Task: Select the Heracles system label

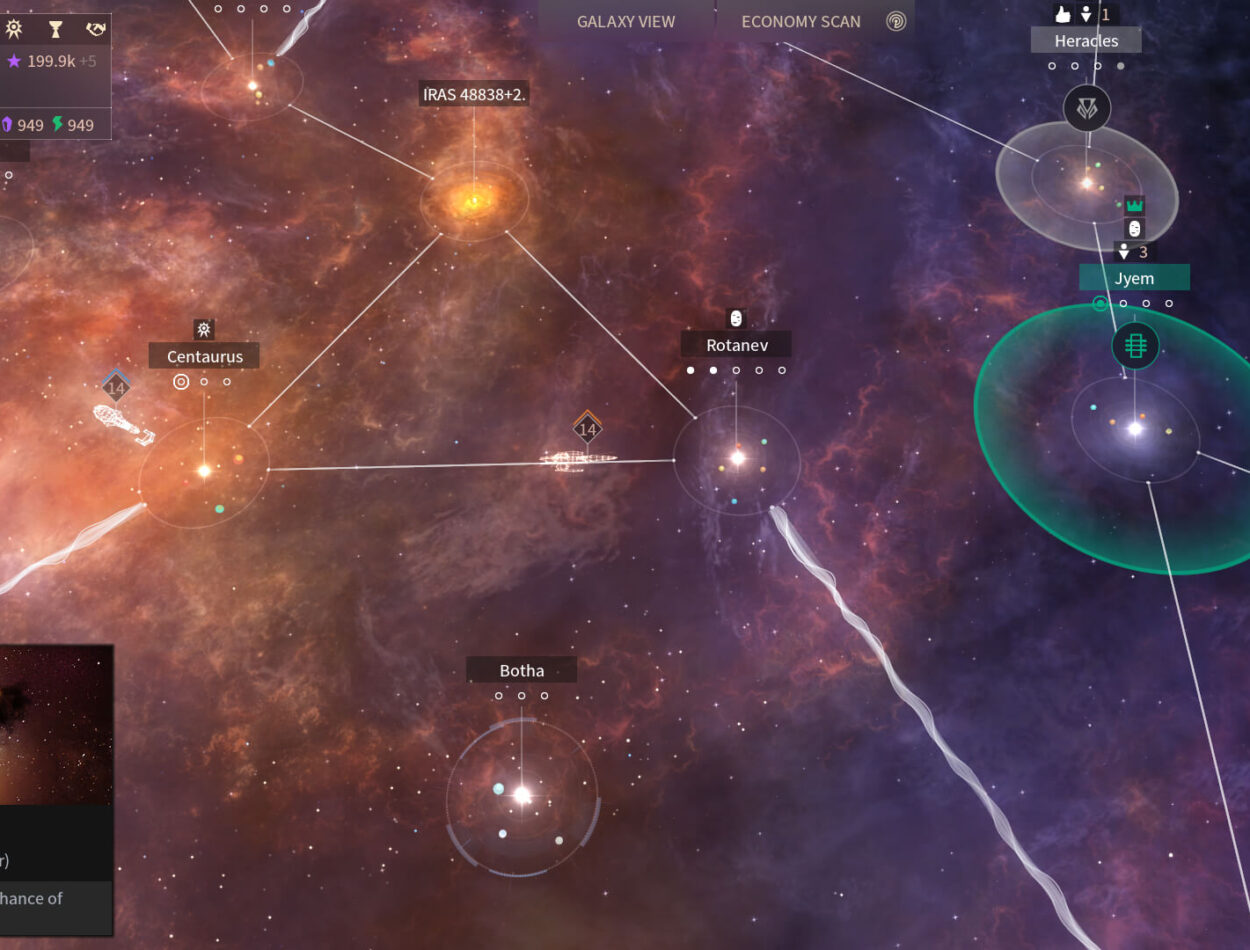Action: pos(1086,41)
